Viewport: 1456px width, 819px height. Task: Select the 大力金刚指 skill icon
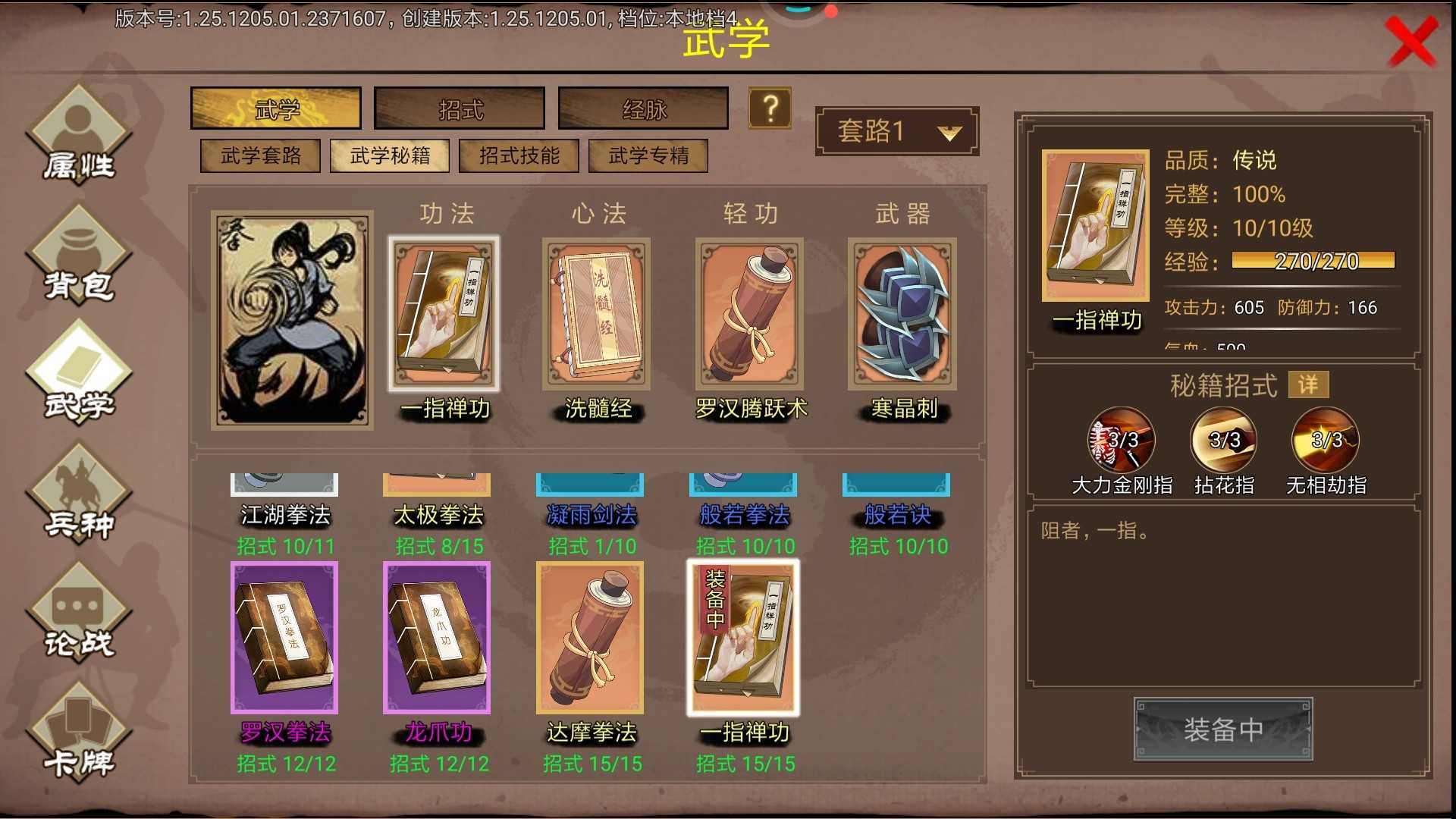point(1121,440)
